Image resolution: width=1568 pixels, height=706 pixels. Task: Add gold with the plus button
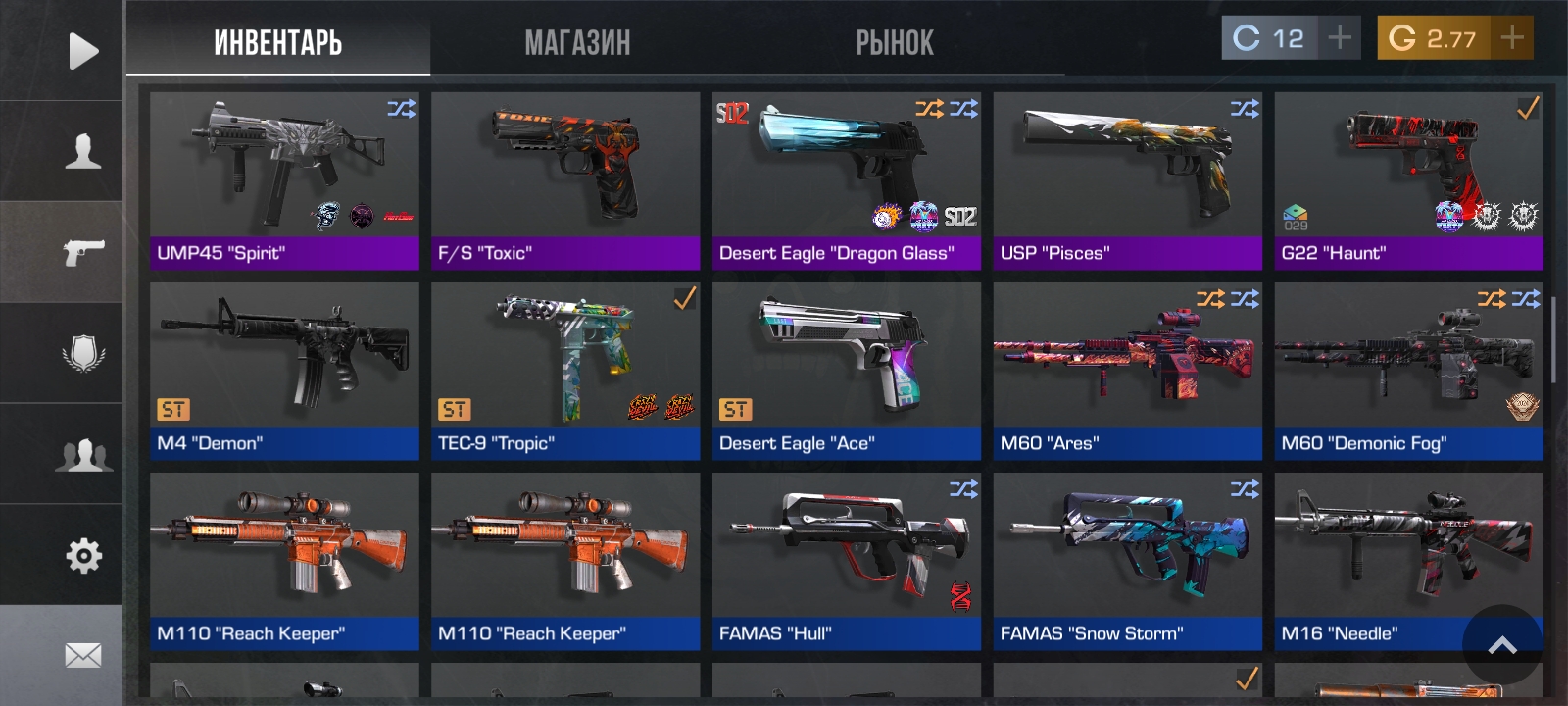[1511, 38]
